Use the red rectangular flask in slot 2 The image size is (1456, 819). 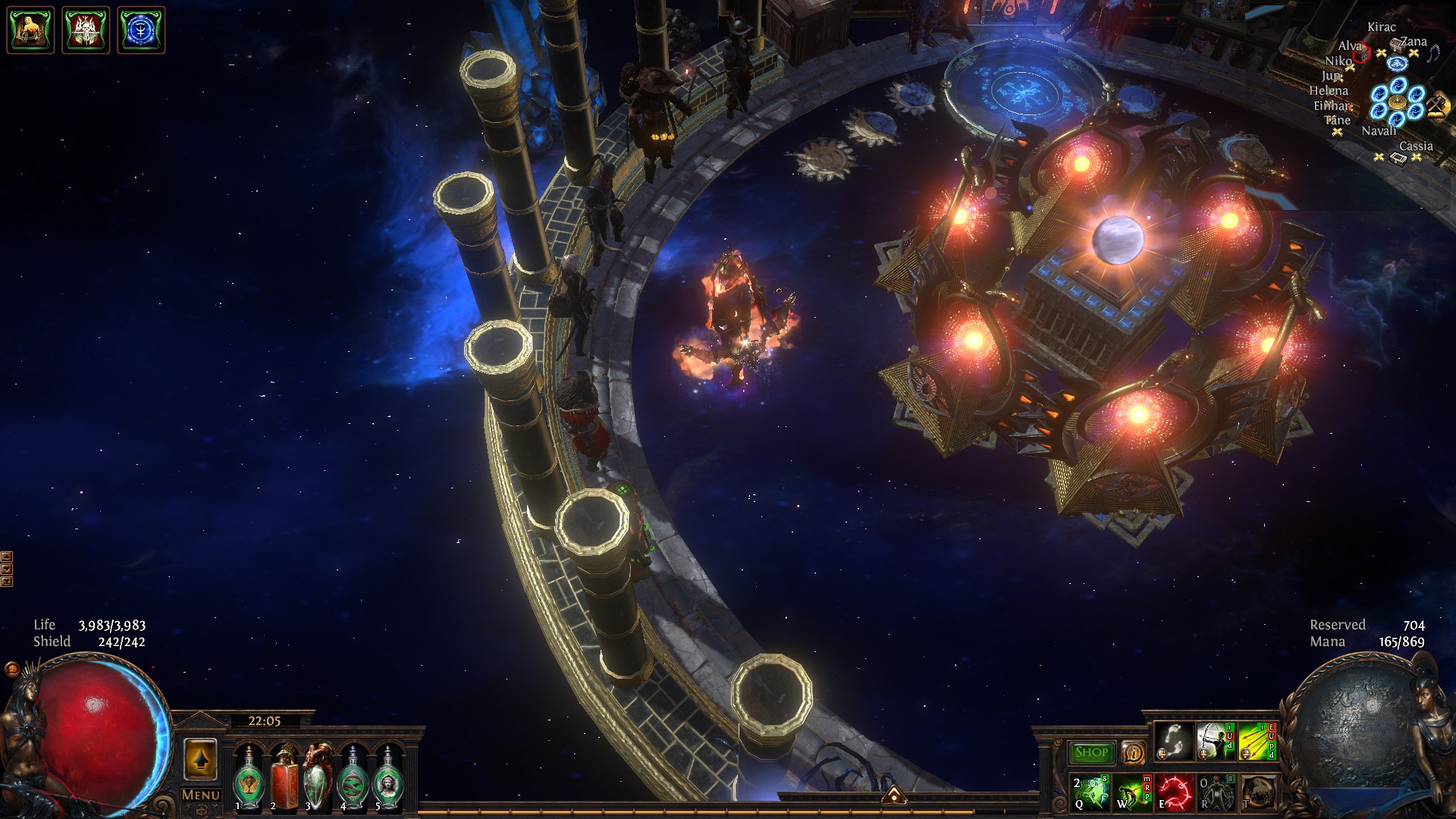click(x=284, y=778)
